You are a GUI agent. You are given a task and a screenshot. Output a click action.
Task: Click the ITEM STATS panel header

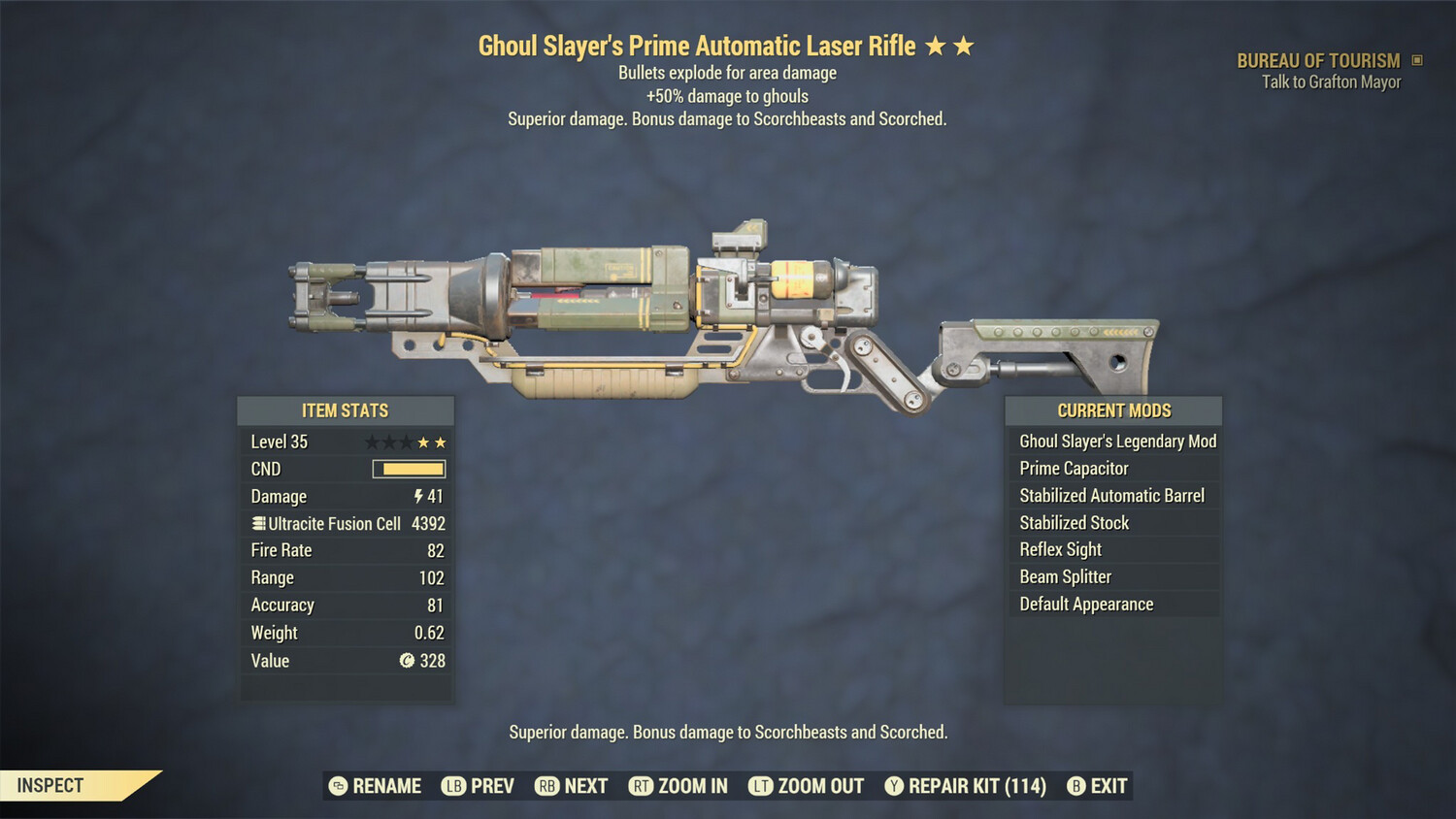click(345, 410)
